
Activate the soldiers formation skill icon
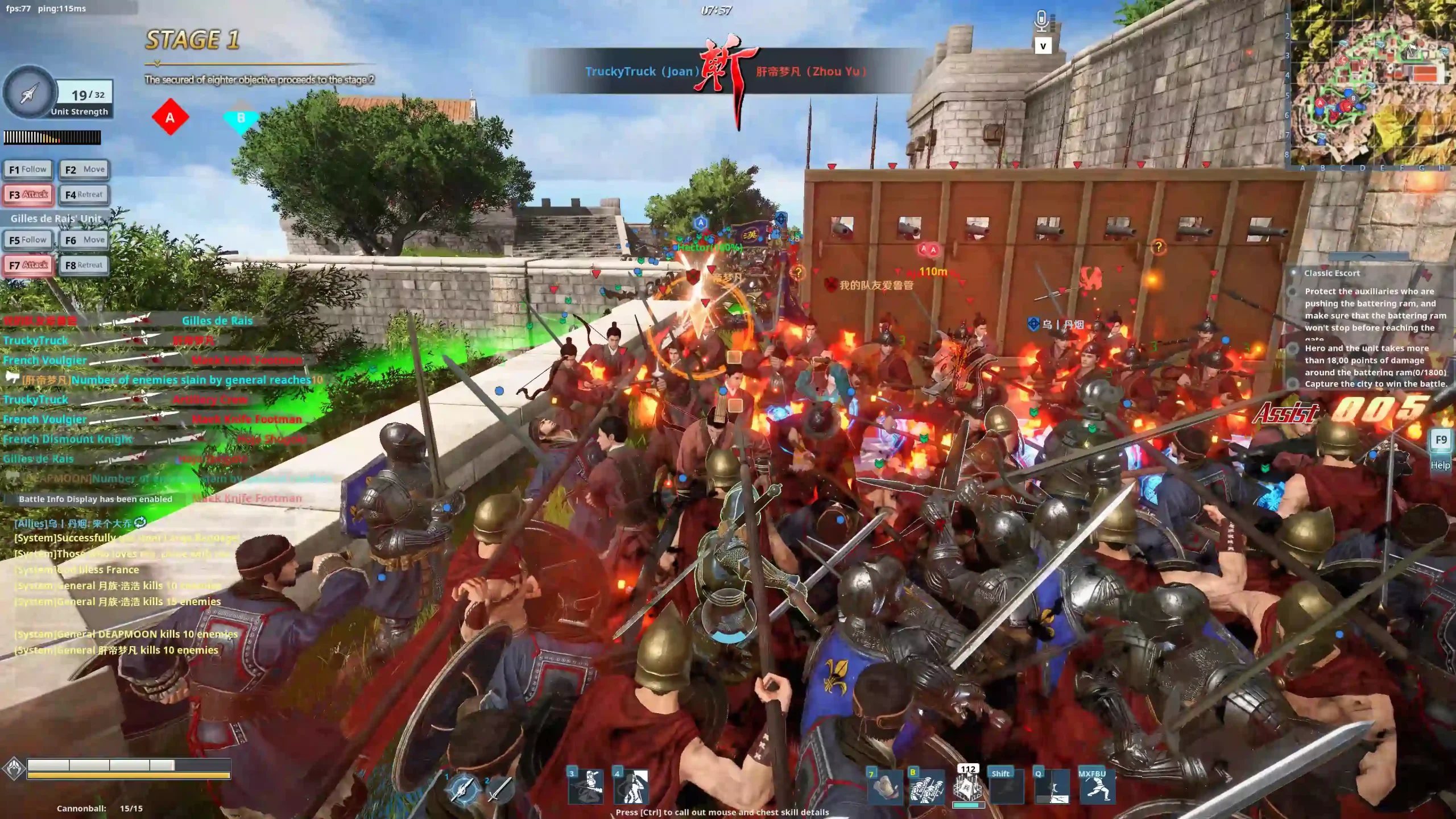click(926, 787)
